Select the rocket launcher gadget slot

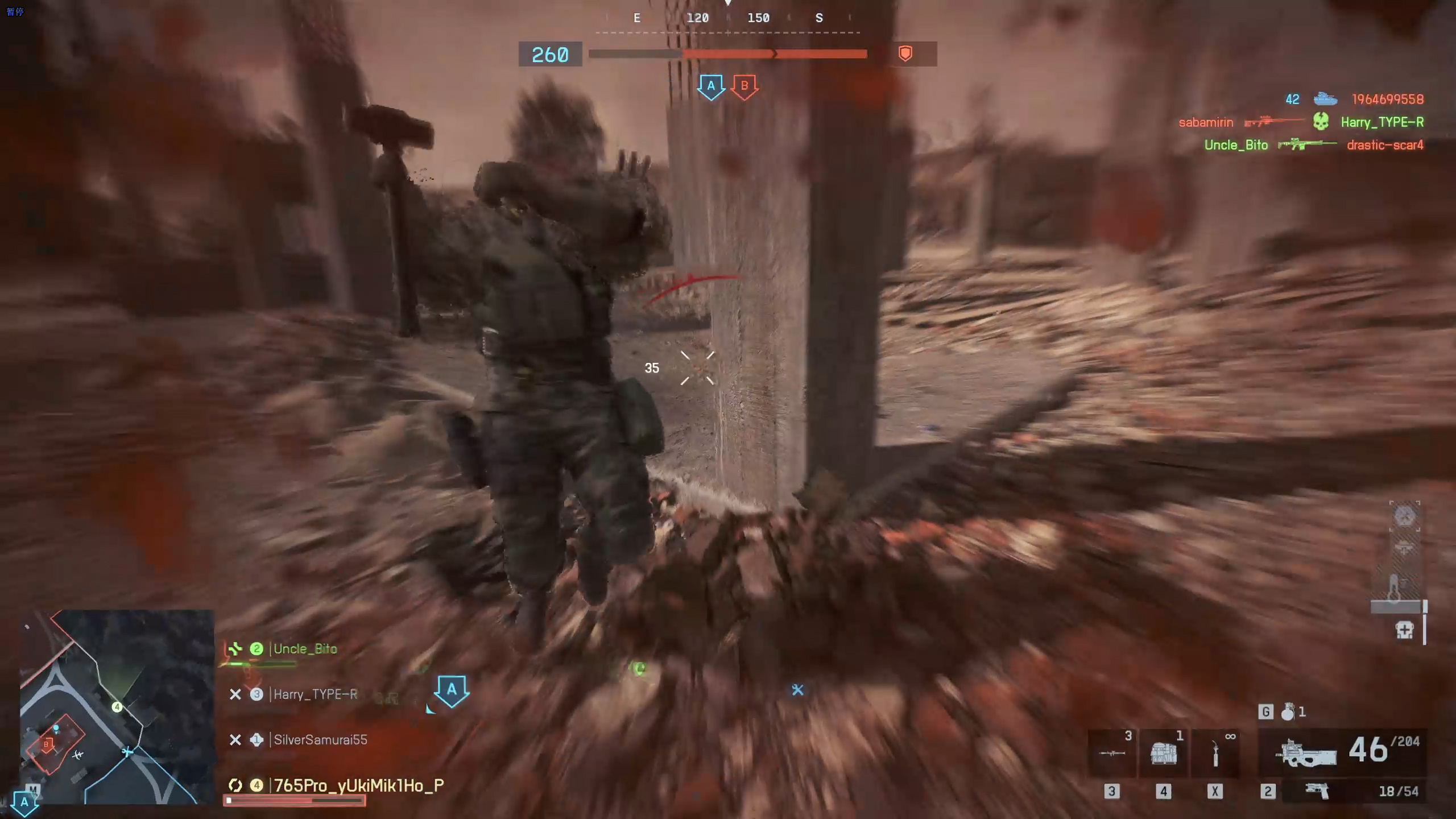coord(1112,753)
